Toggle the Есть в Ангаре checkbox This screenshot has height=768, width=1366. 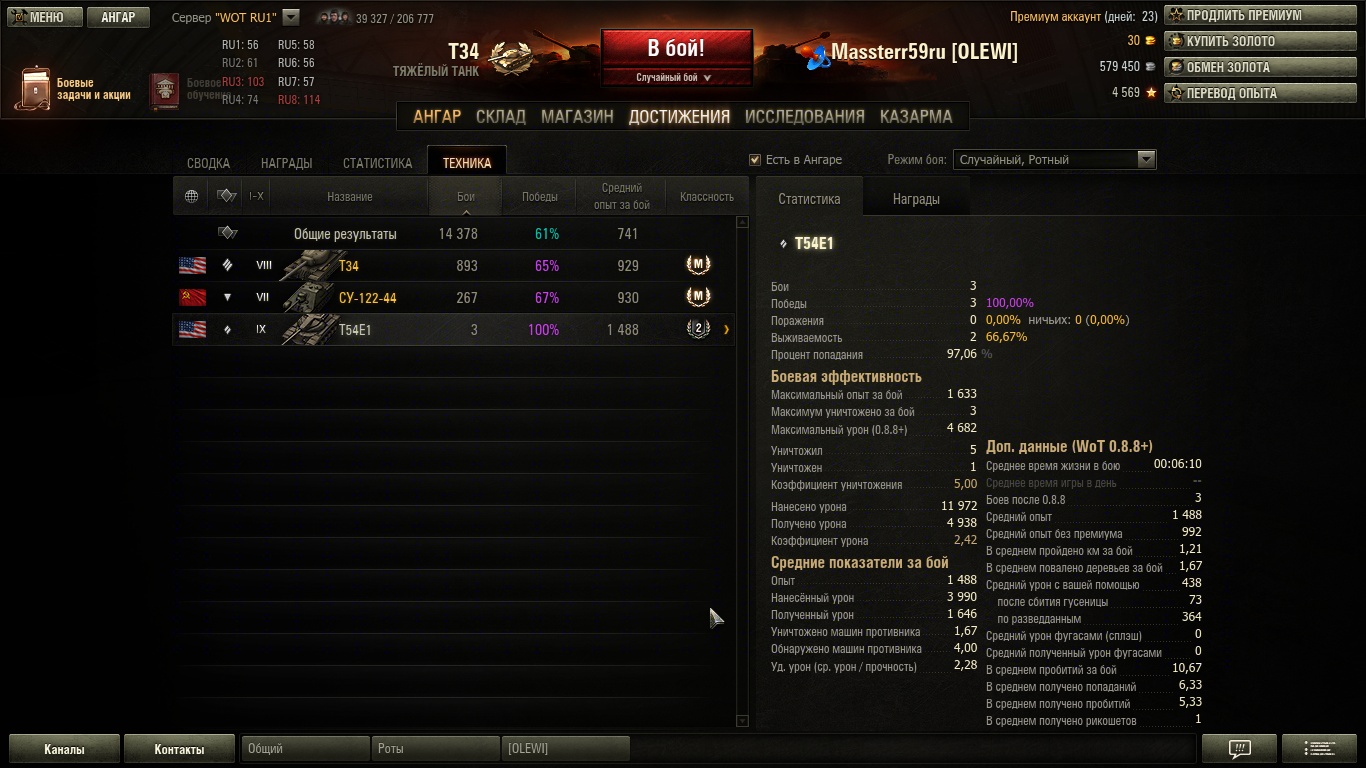click(755, 160)
